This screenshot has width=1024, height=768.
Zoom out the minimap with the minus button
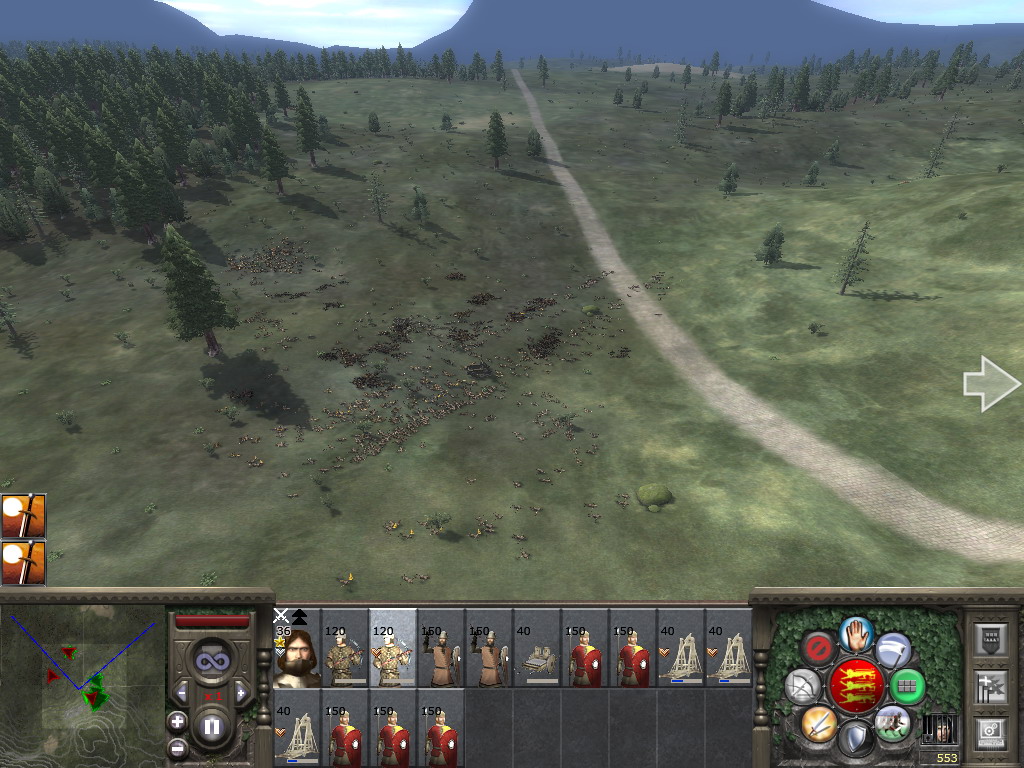coord(178,747)
